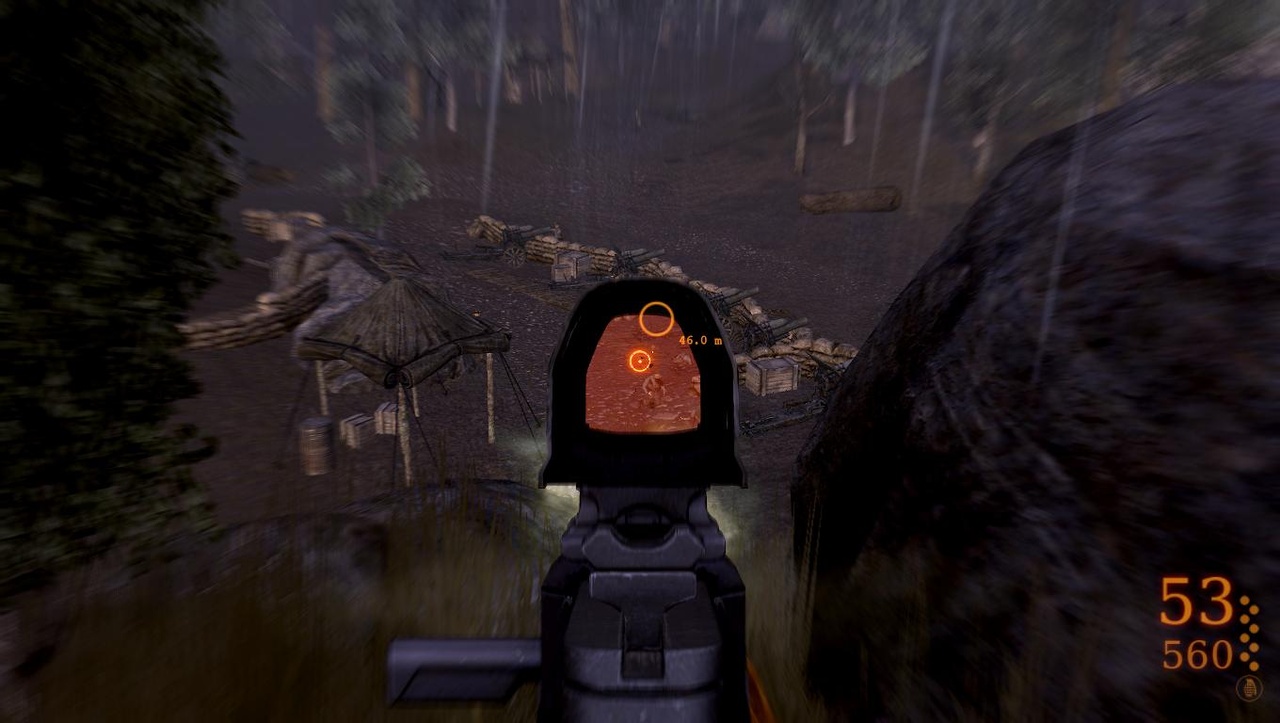The height and width of the screenshot is (723, 1280).
Task: Click the grenade silhouette inside its circle
Action: point(1249,688)
